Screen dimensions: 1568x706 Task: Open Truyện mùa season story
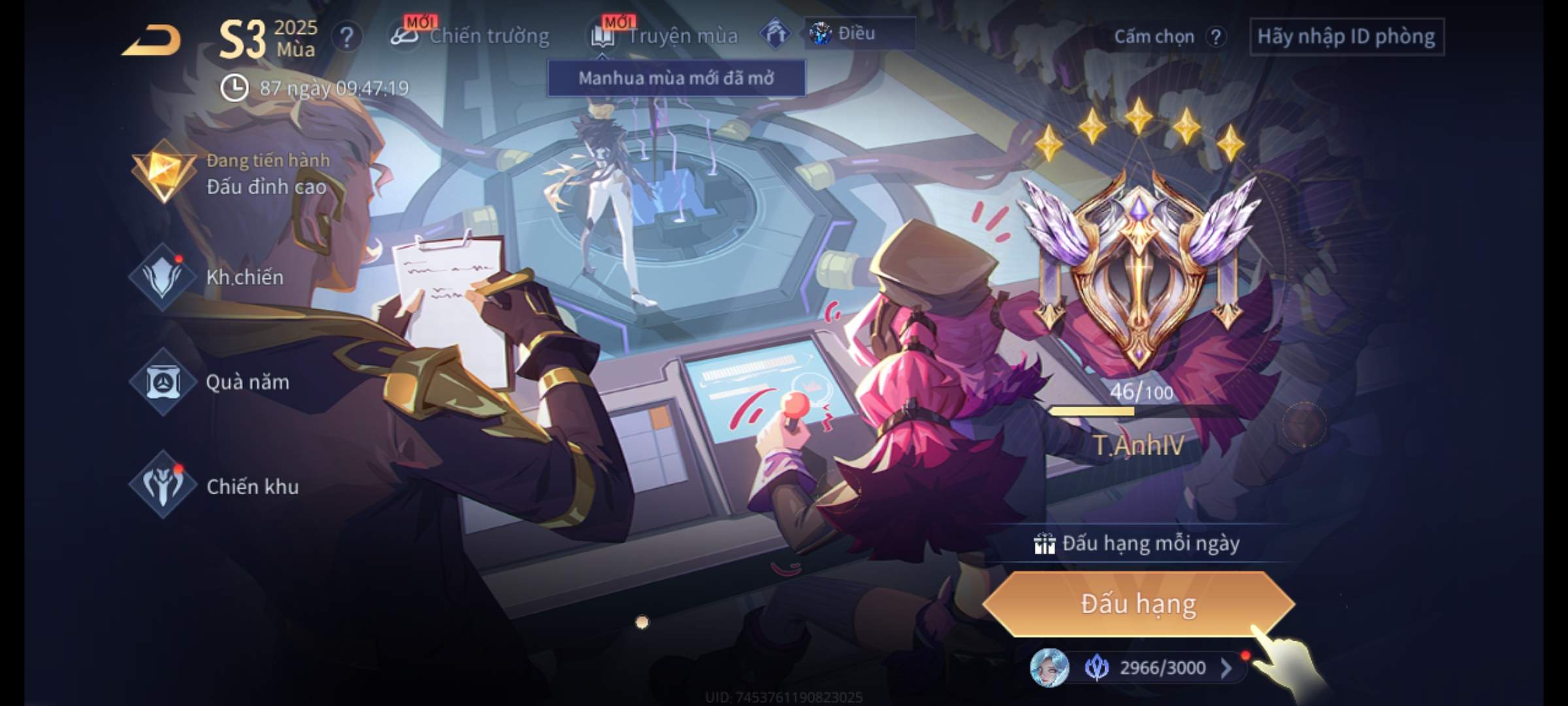click(665, 36)
